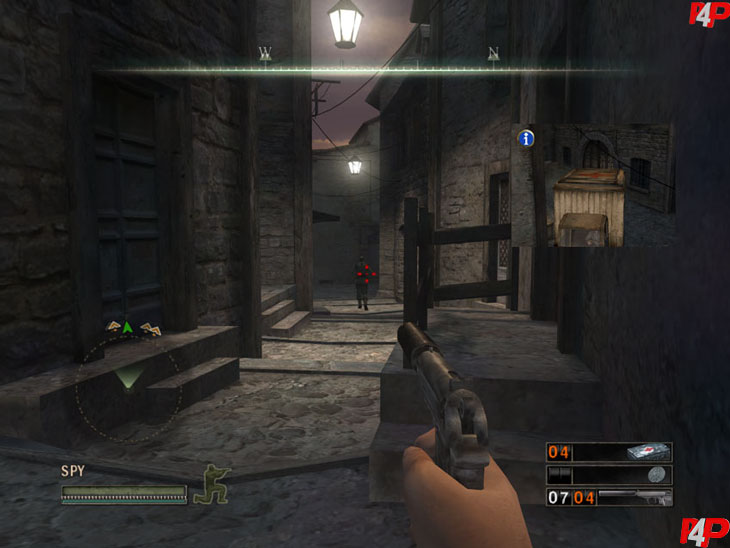
Task: Click the blue info icon
Action: pyautogui.click(x=525, y=139)
